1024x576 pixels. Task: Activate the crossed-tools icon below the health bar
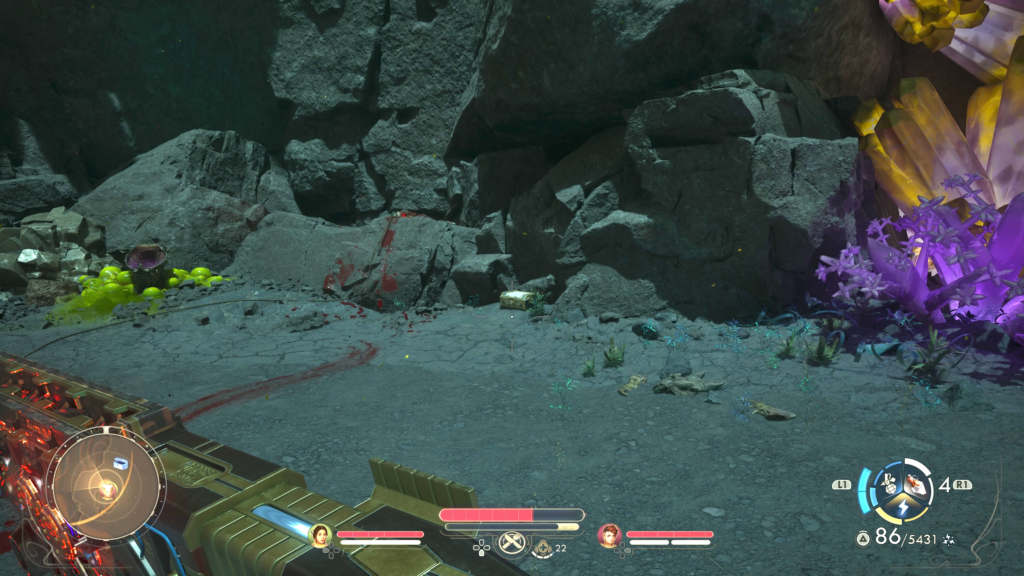click(x=512, y=544)
